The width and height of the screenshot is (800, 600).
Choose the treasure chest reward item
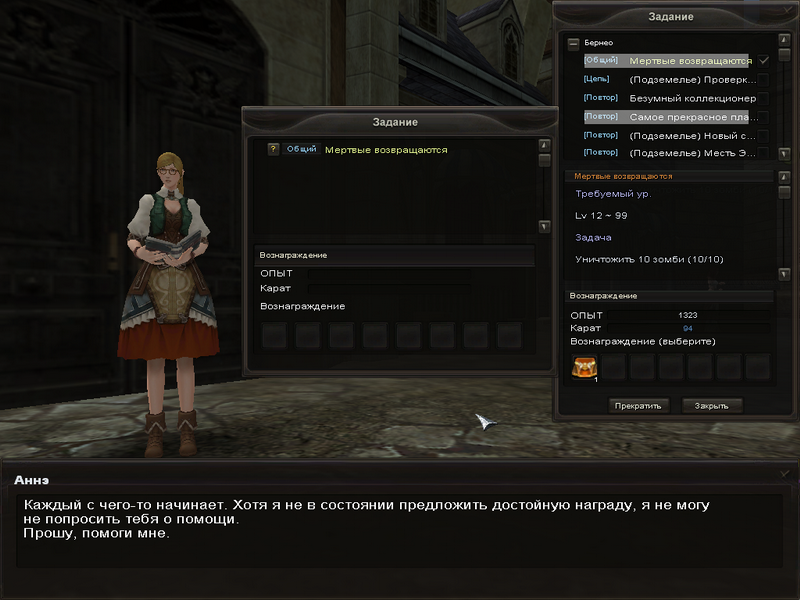coord(582,368)
